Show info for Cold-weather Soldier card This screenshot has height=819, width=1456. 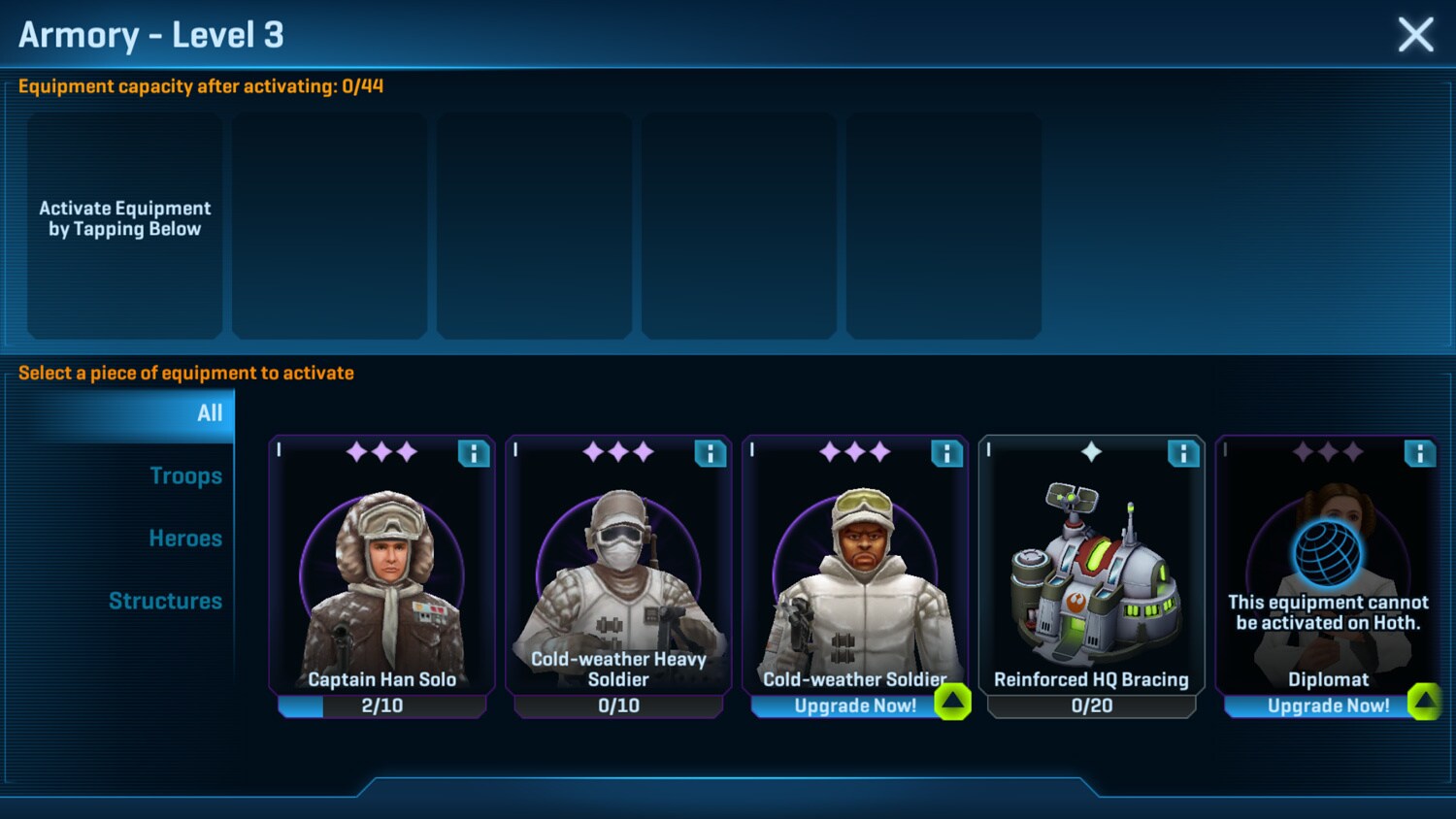[x=946, y=453]
